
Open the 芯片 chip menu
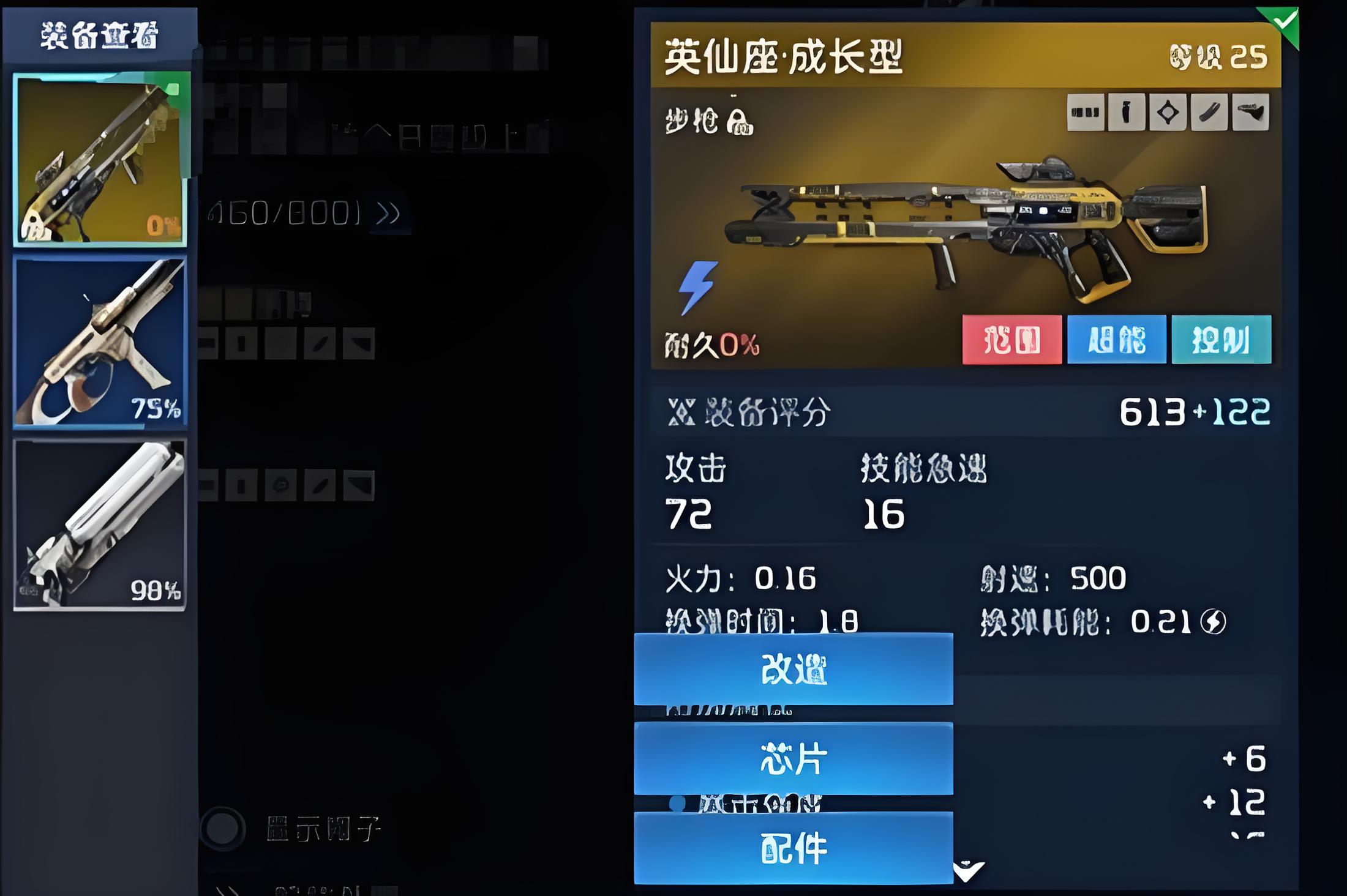pyautogui.click(x=793, y=759)
